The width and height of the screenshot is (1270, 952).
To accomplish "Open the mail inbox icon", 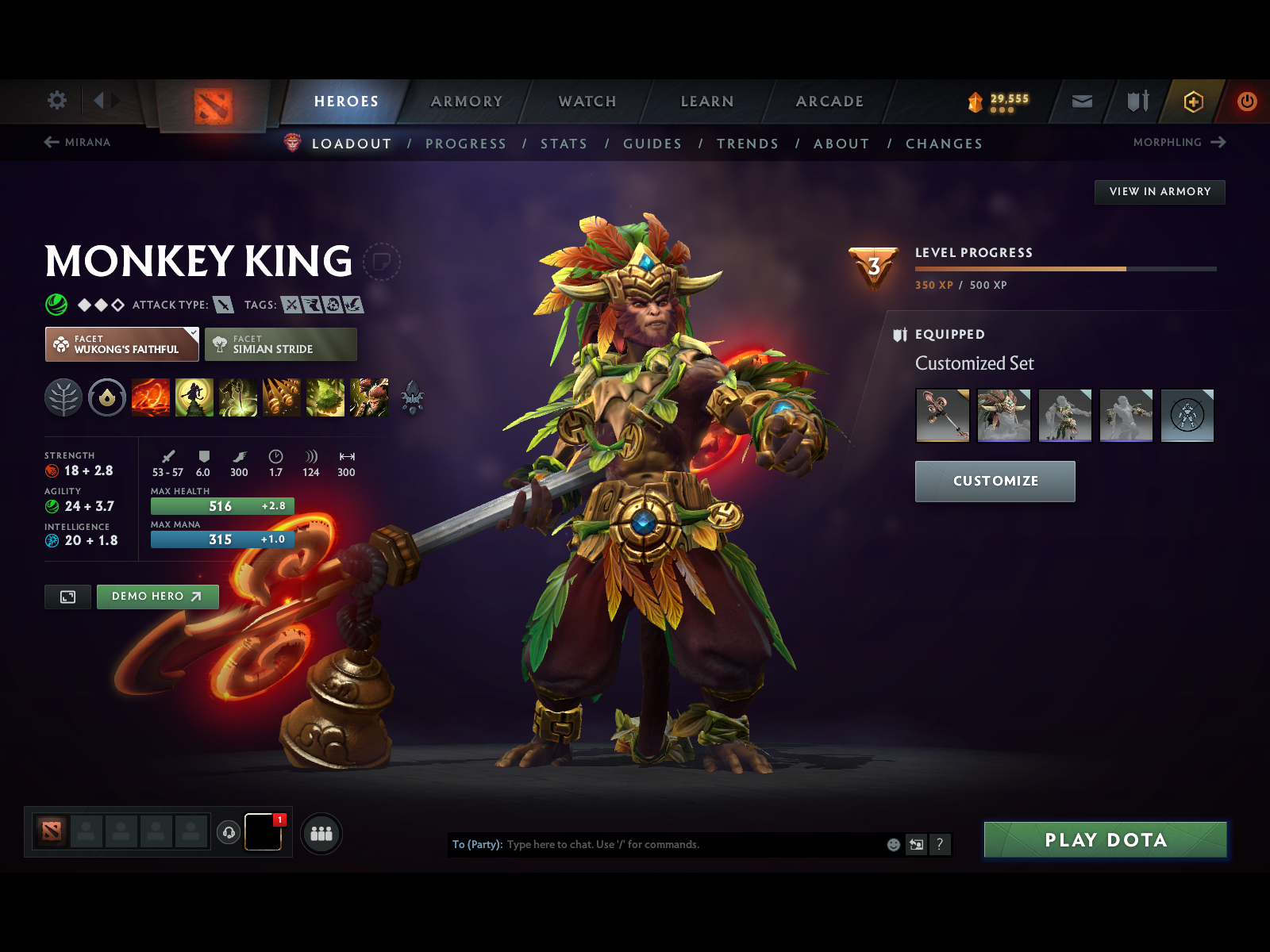I will point(1080,101).
